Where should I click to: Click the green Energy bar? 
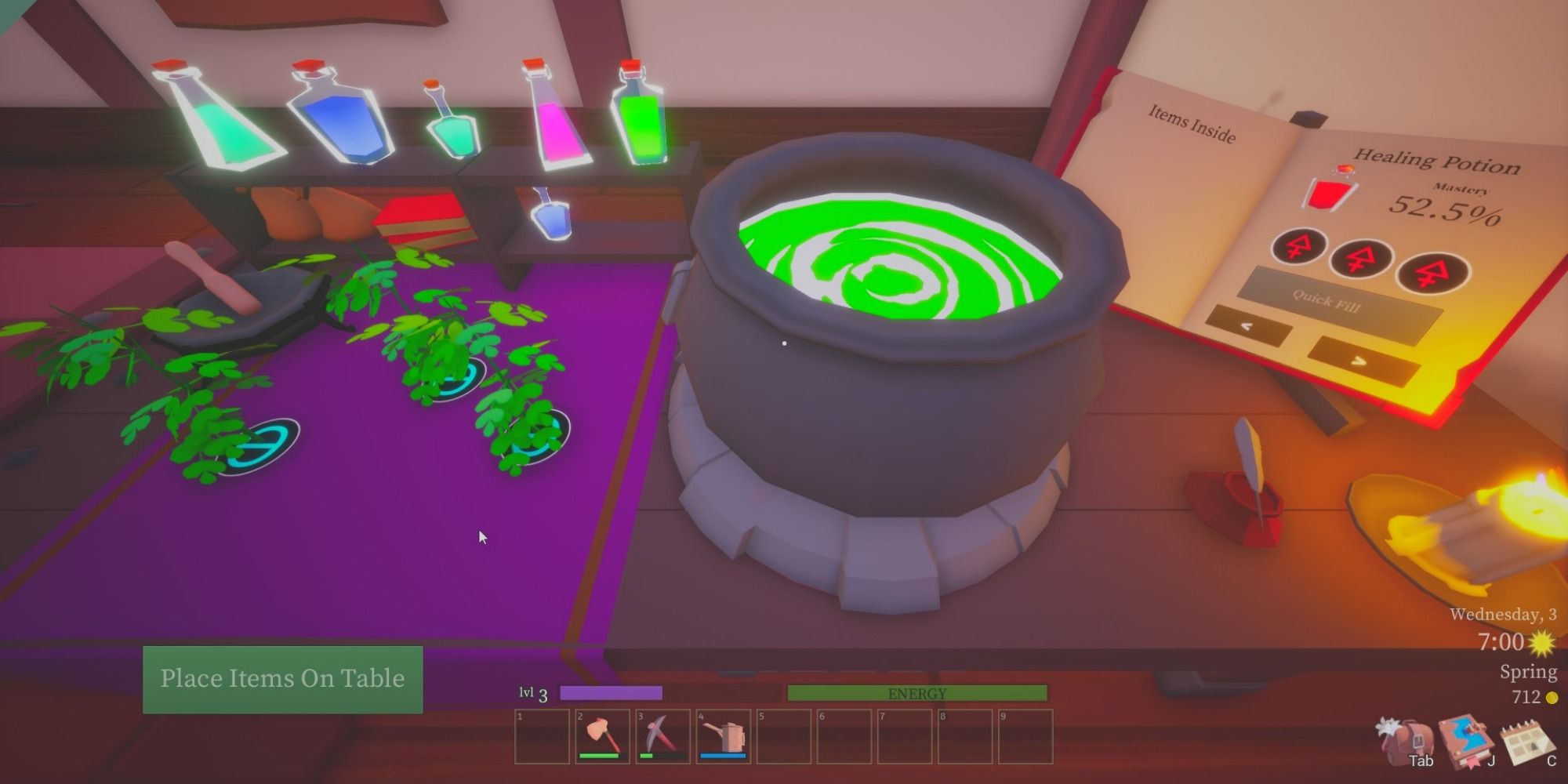[x=917, y=693]
